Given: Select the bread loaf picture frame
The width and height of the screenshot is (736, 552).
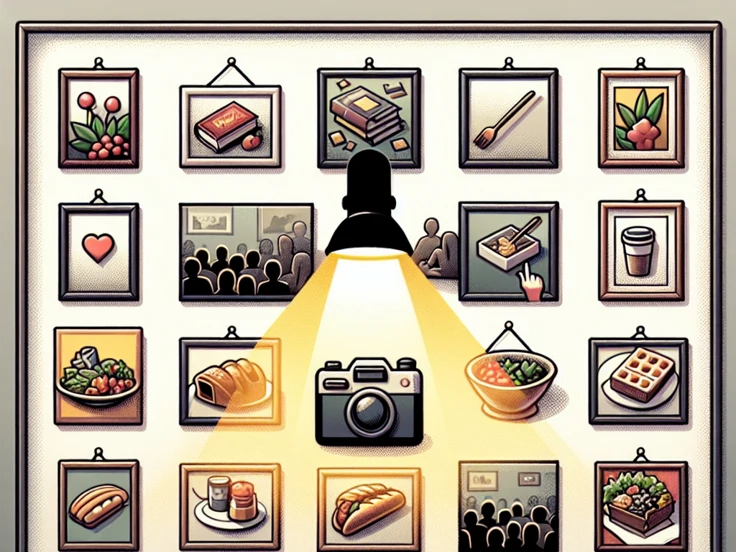Looking at the screenshot, I should 229,381.
